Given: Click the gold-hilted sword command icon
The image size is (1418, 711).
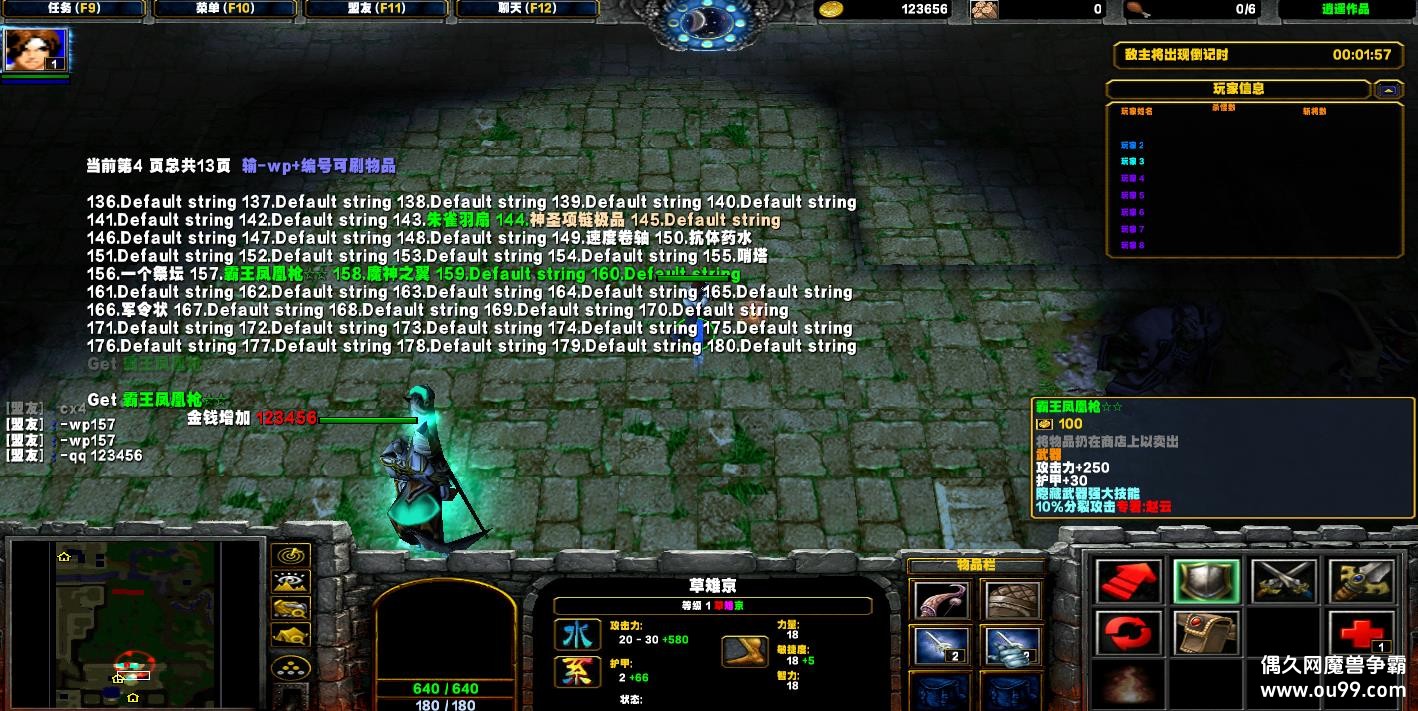Looking at the screenshot, I should (x=1361, y=582).
